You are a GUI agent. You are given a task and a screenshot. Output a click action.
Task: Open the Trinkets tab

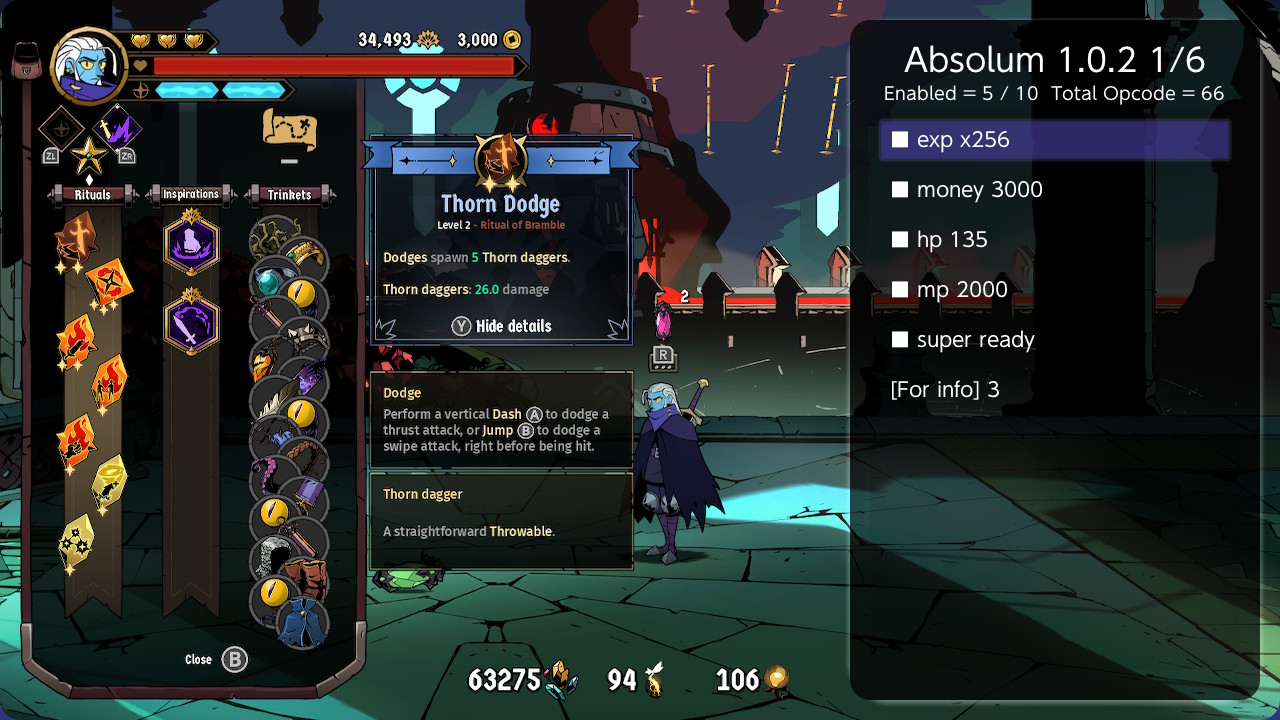[289, 195]
